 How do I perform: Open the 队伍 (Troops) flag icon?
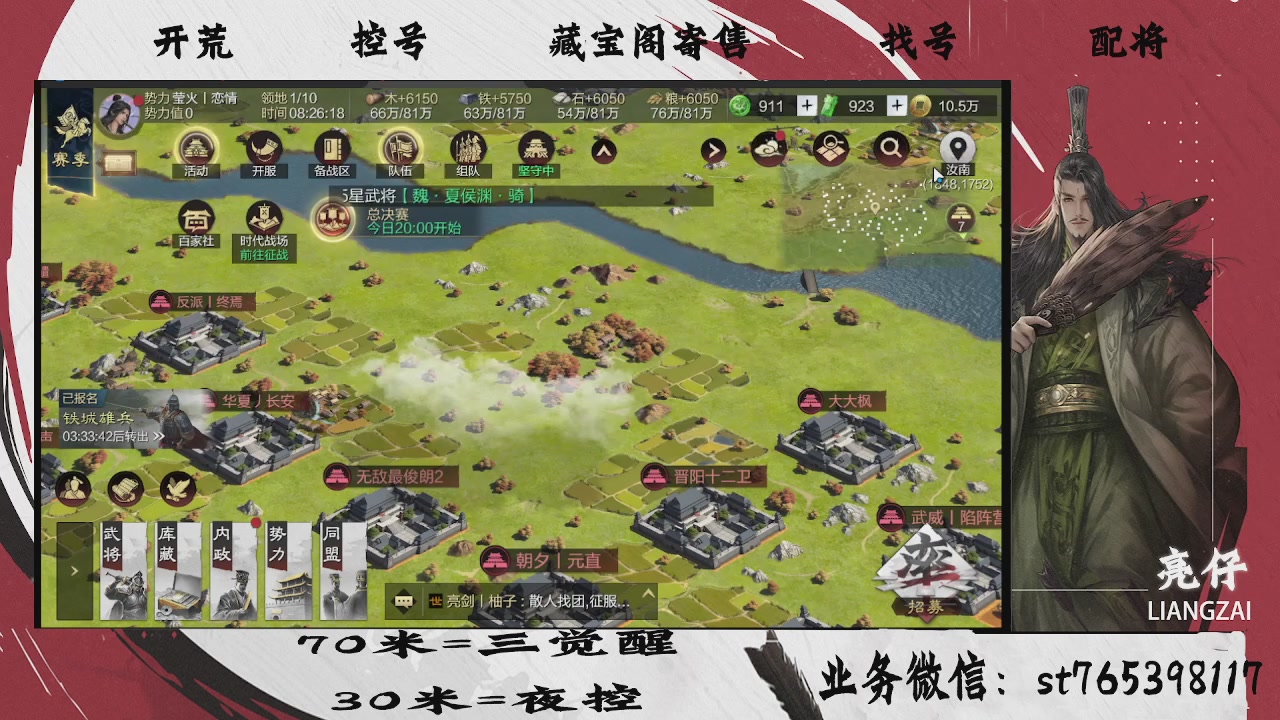[x=398, y=150]
